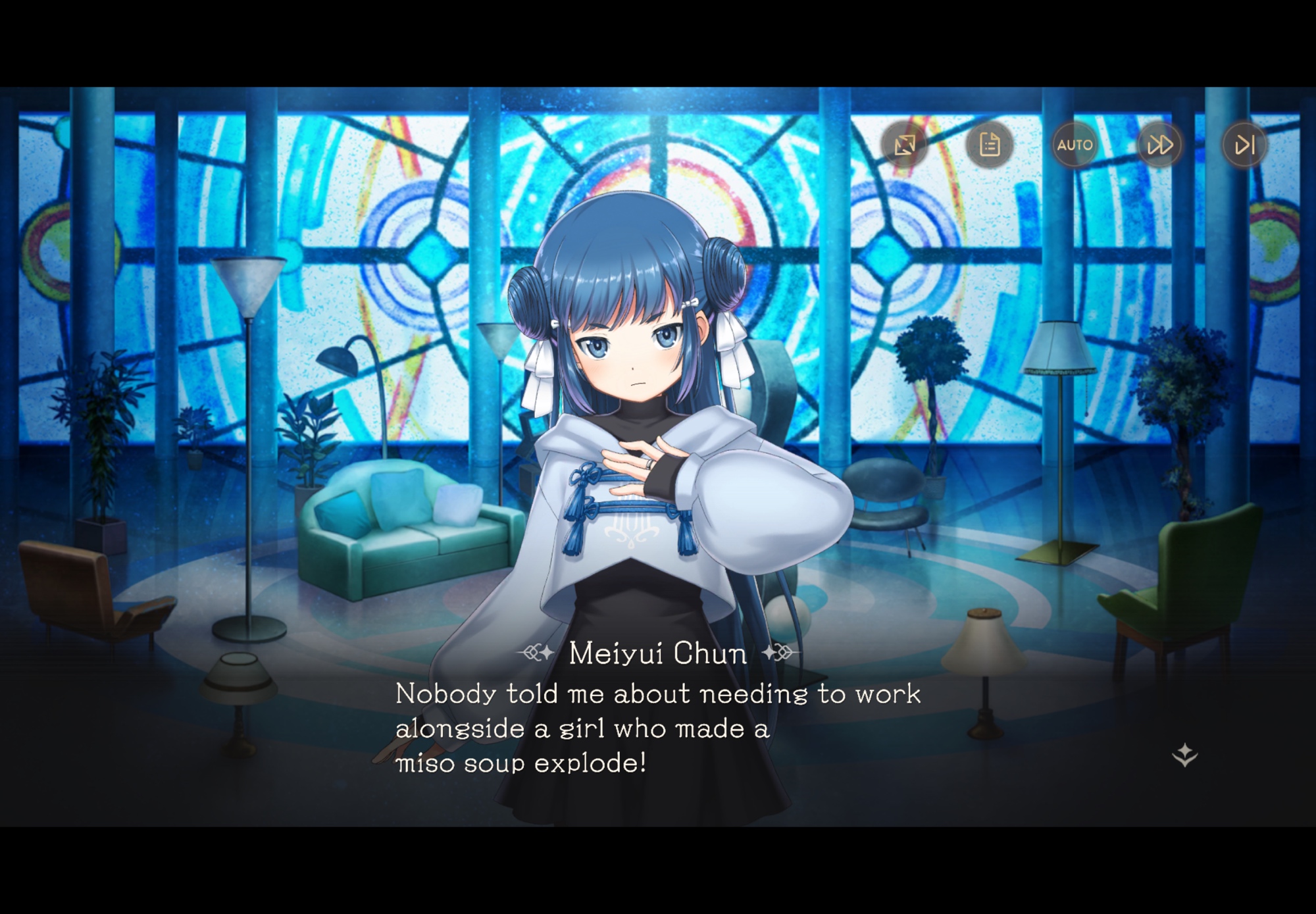The image size is (1316, 914).
Task: Activate the fast-forward double arrow button
Action: 1159,144
